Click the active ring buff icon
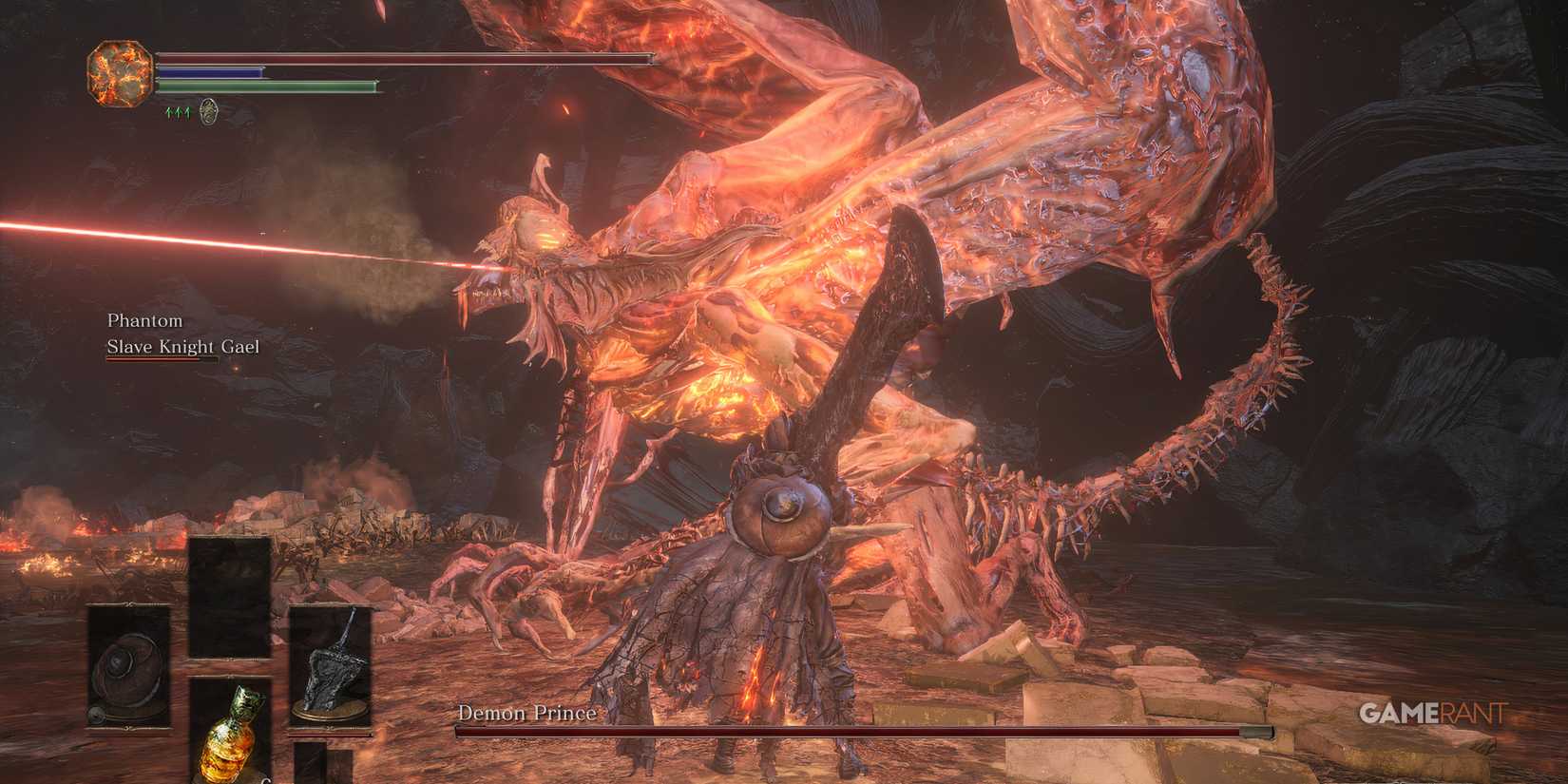Viewport: 1568px width, 784px height. coord(209,112)
